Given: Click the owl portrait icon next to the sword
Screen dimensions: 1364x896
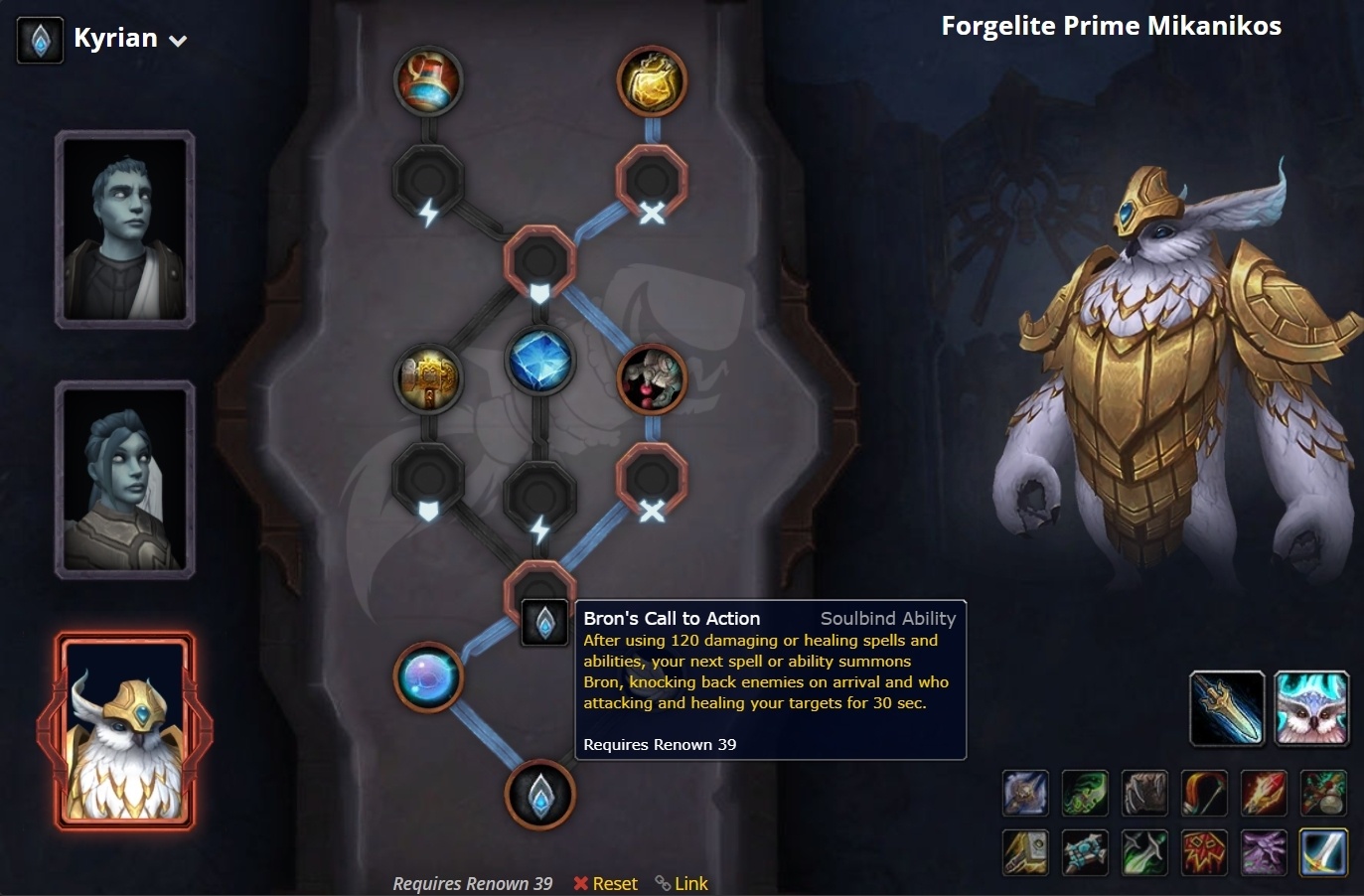Looking at the screenshot, I should click(1311, 708).
